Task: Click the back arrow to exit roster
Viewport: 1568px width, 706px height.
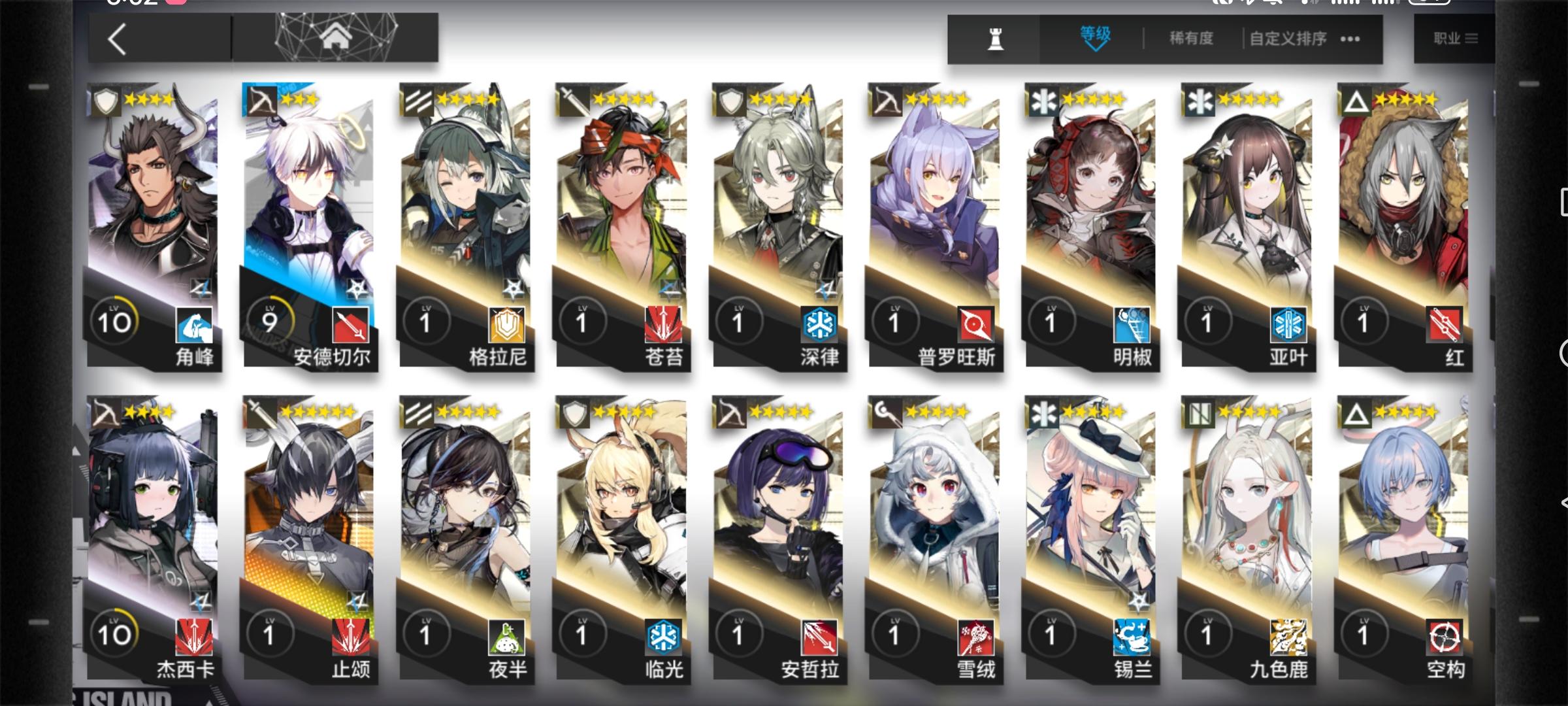Action: pyautogui.click(x=118, y=37)
